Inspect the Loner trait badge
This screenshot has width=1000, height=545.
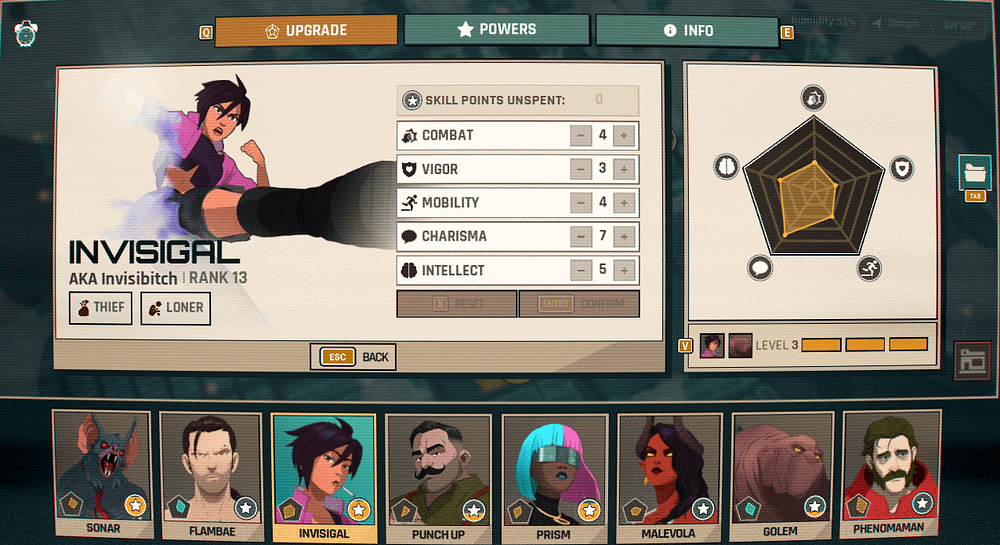pos(175,308)
